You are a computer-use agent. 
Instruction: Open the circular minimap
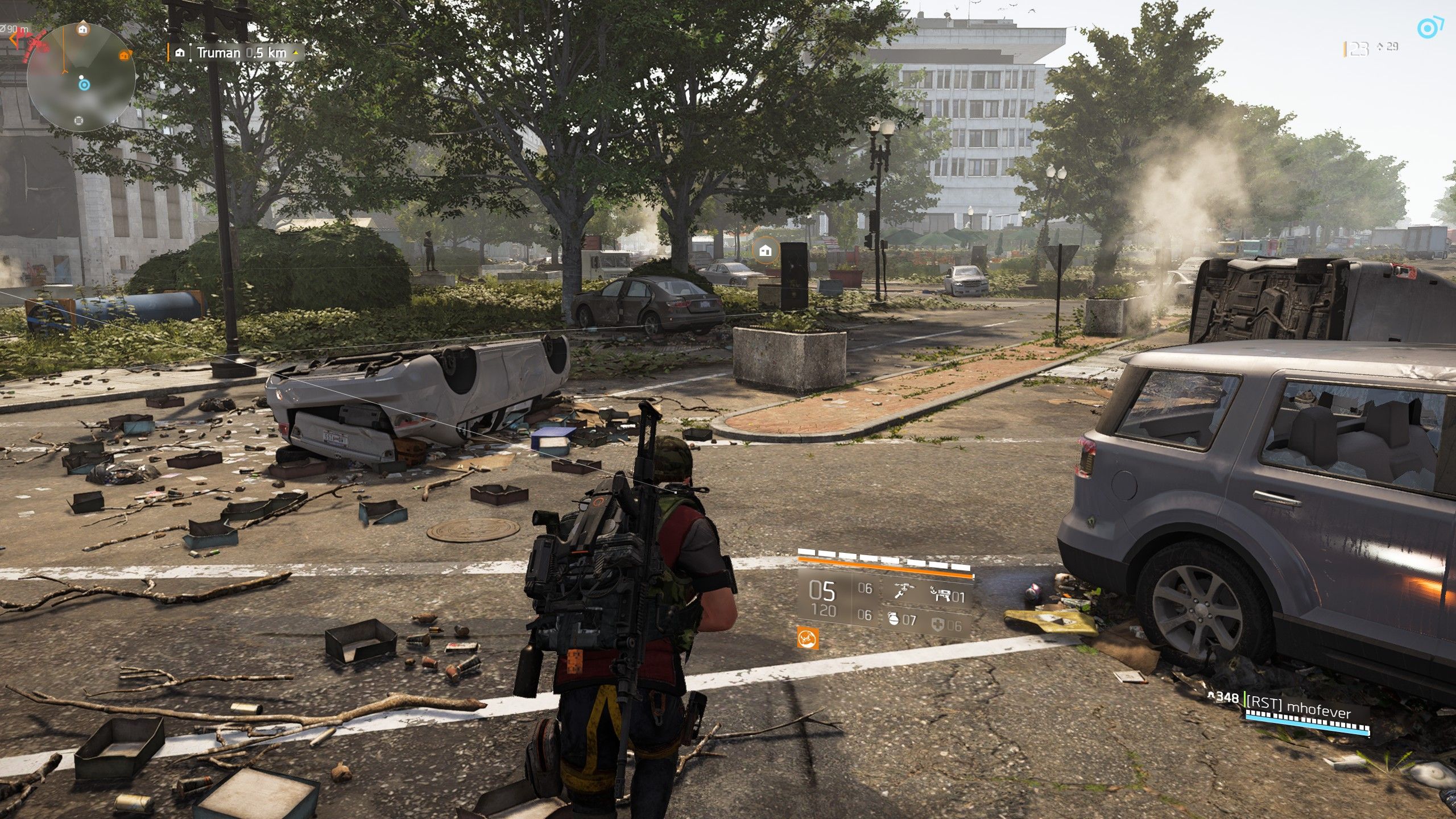pyautogui.click(x=81, y=77)
